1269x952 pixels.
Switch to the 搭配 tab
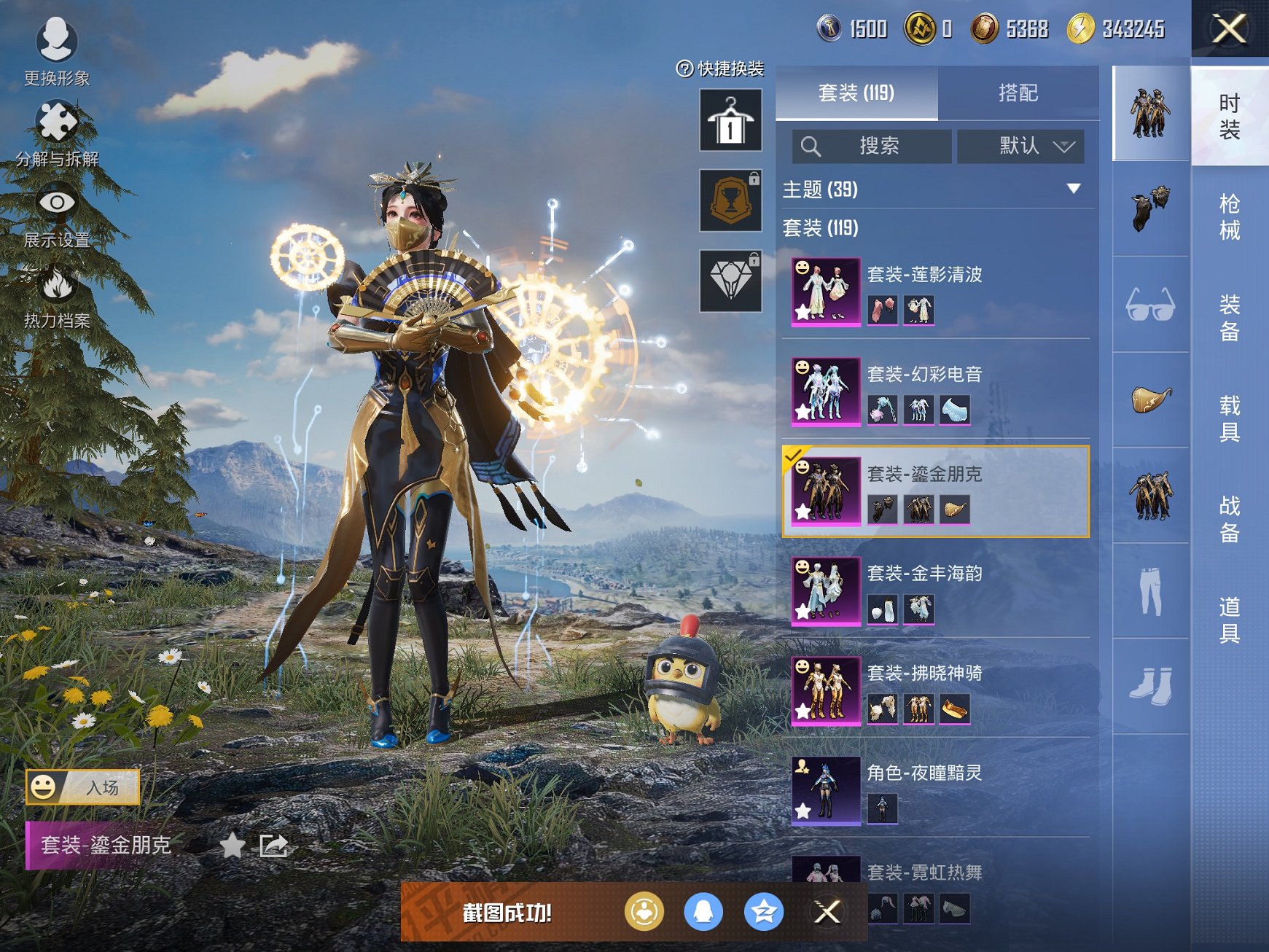point(1018,93)
